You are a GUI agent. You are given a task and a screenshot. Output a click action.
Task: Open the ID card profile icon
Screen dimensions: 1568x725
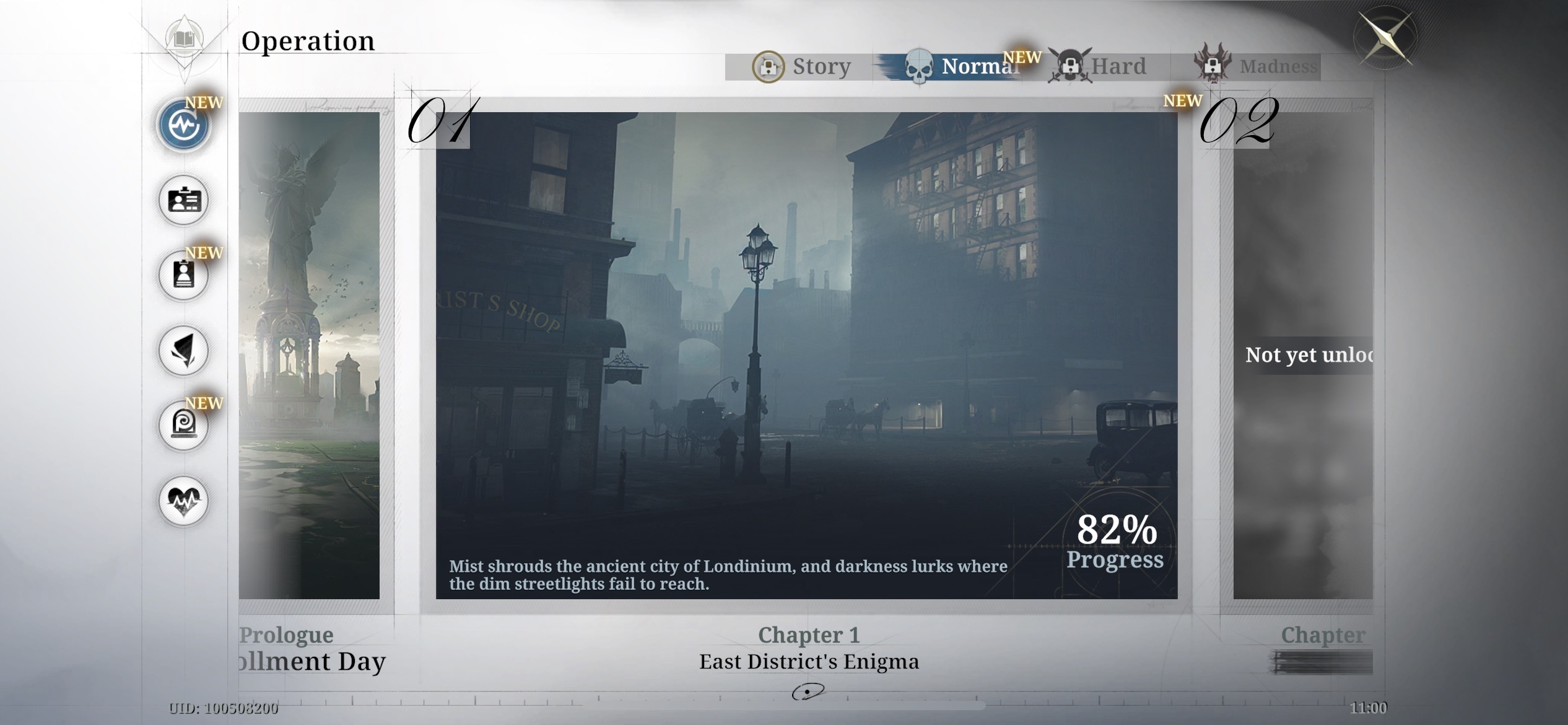tap(184, 200)
